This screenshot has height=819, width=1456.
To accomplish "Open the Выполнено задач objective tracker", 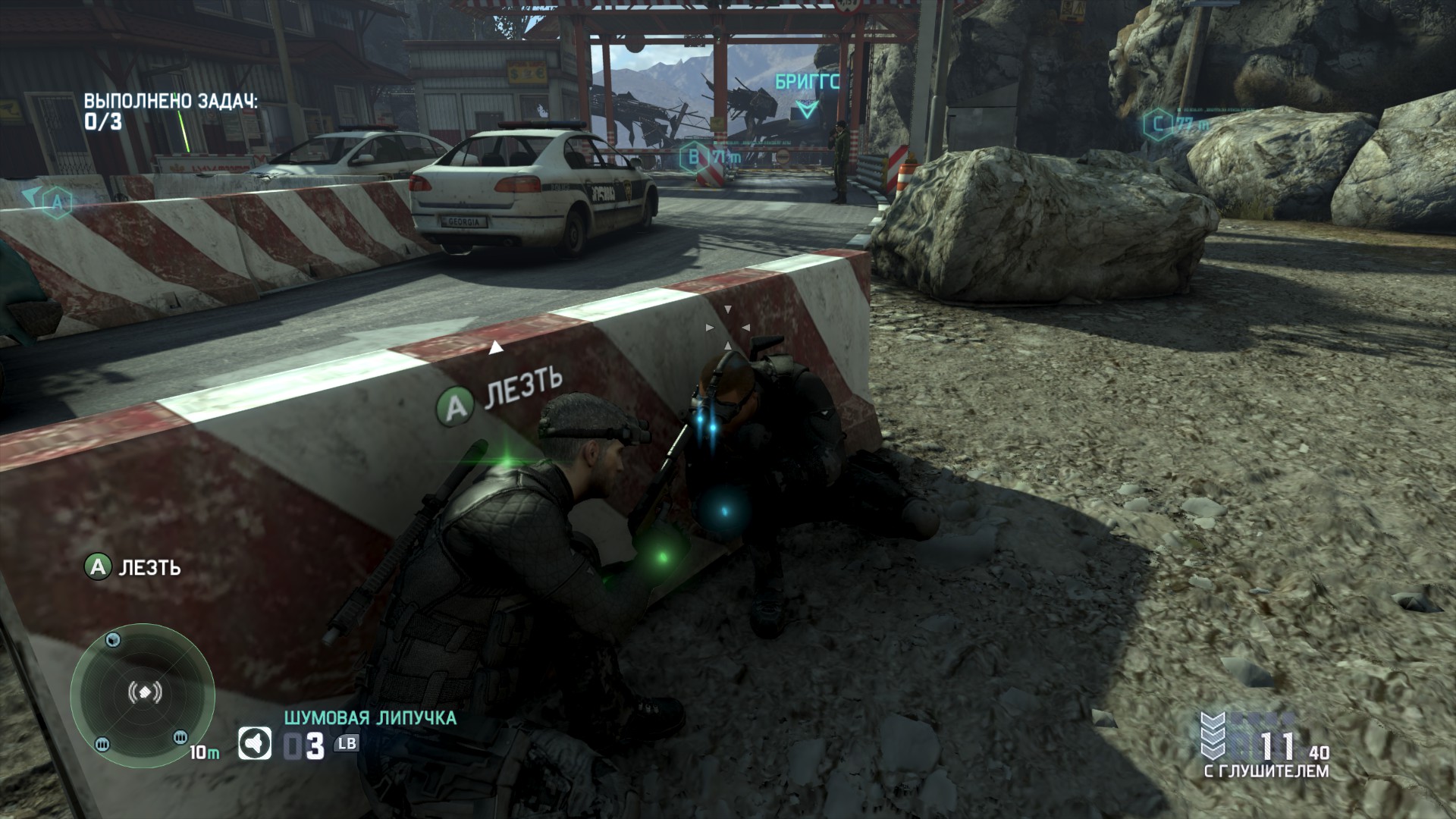I will (170, 111).
